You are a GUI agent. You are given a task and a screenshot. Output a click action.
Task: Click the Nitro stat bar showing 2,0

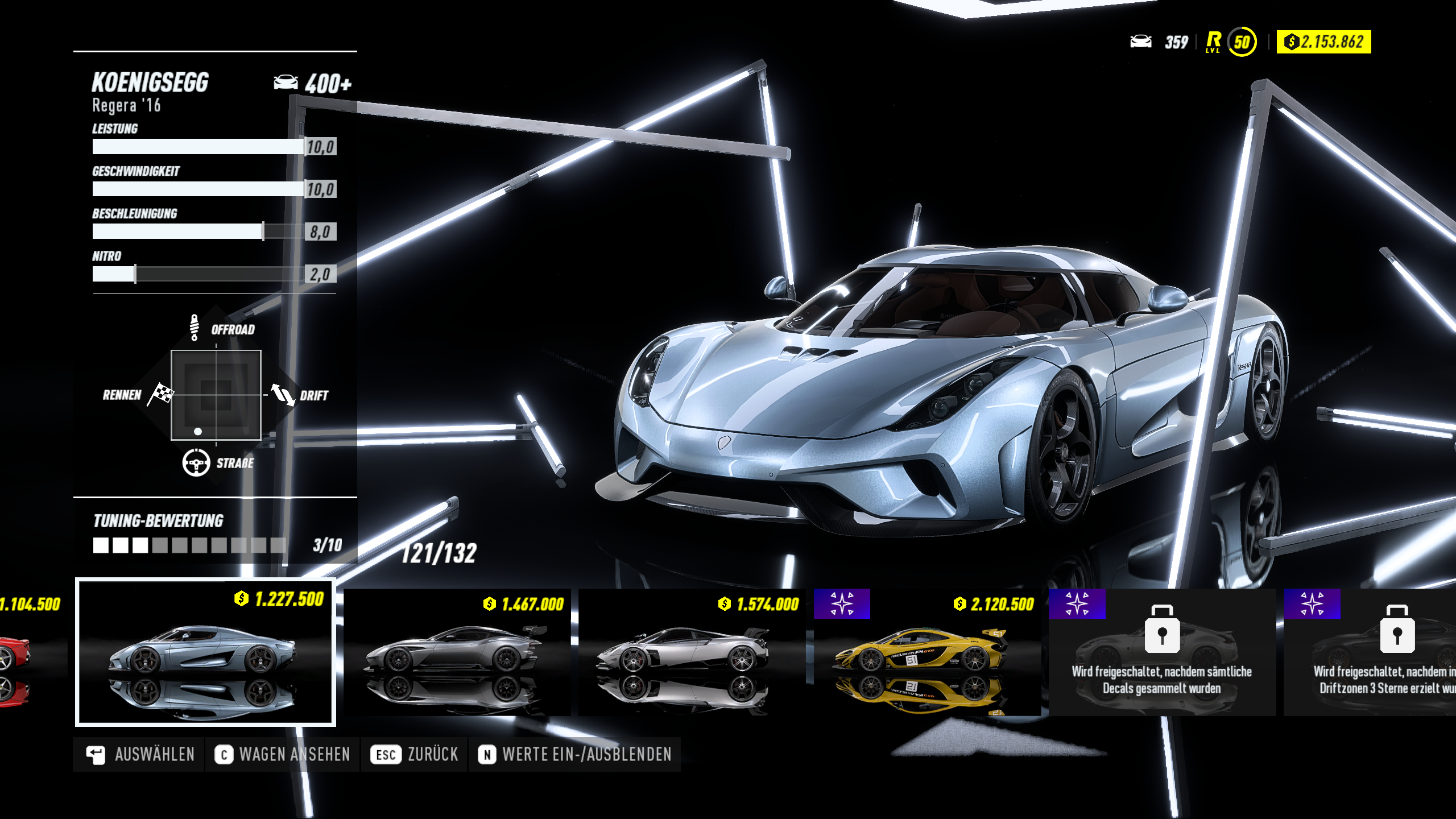coord(199,275)
